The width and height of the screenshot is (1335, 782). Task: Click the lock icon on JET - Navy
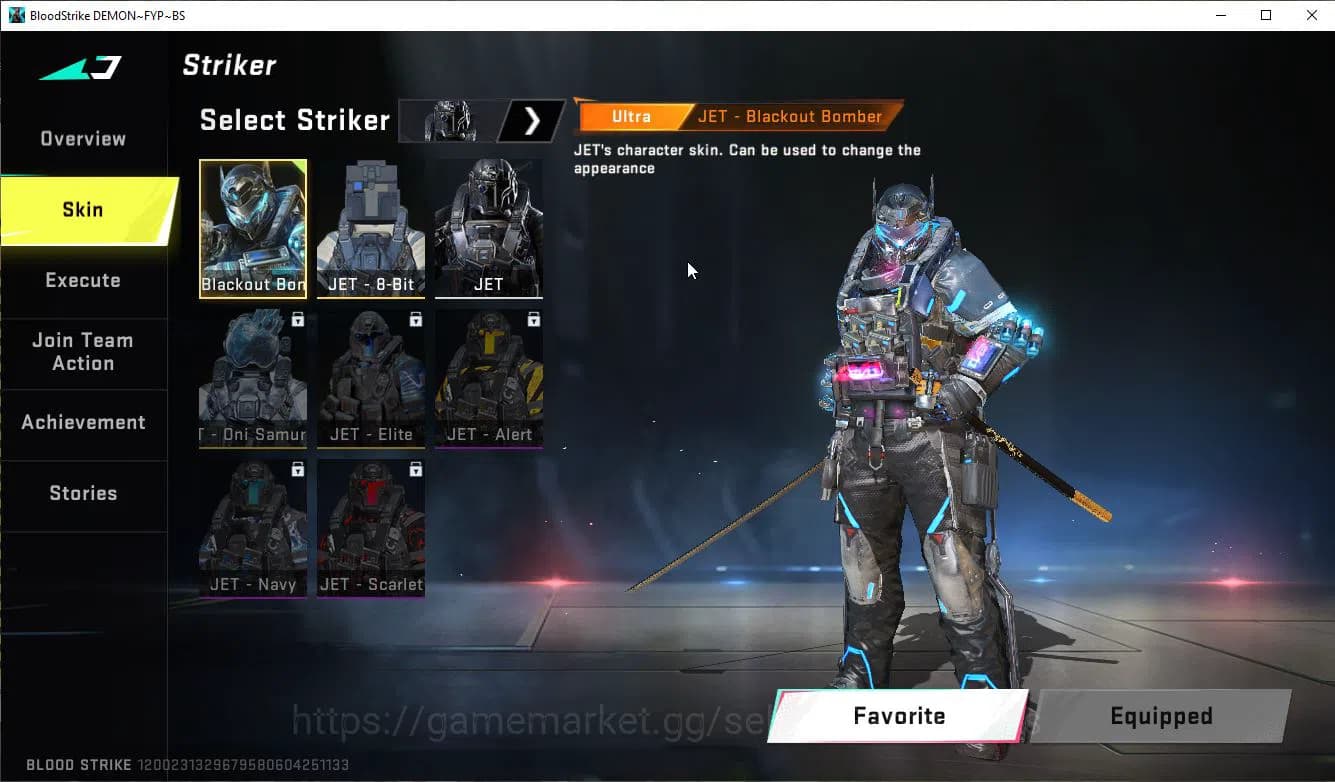[x=296, y=469]
